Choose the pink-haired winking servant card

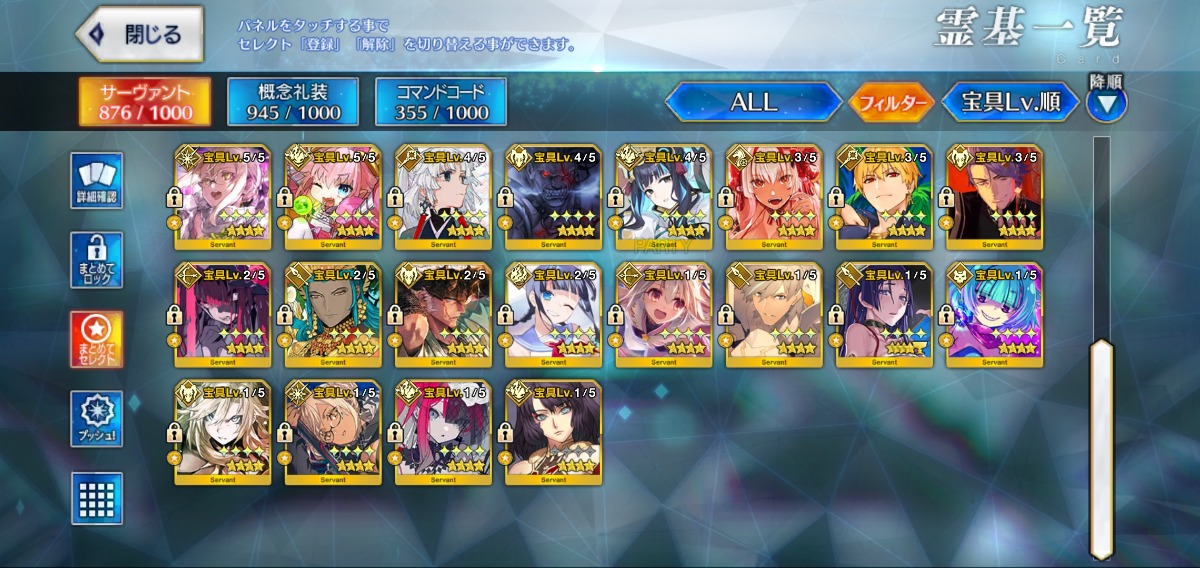333,198
